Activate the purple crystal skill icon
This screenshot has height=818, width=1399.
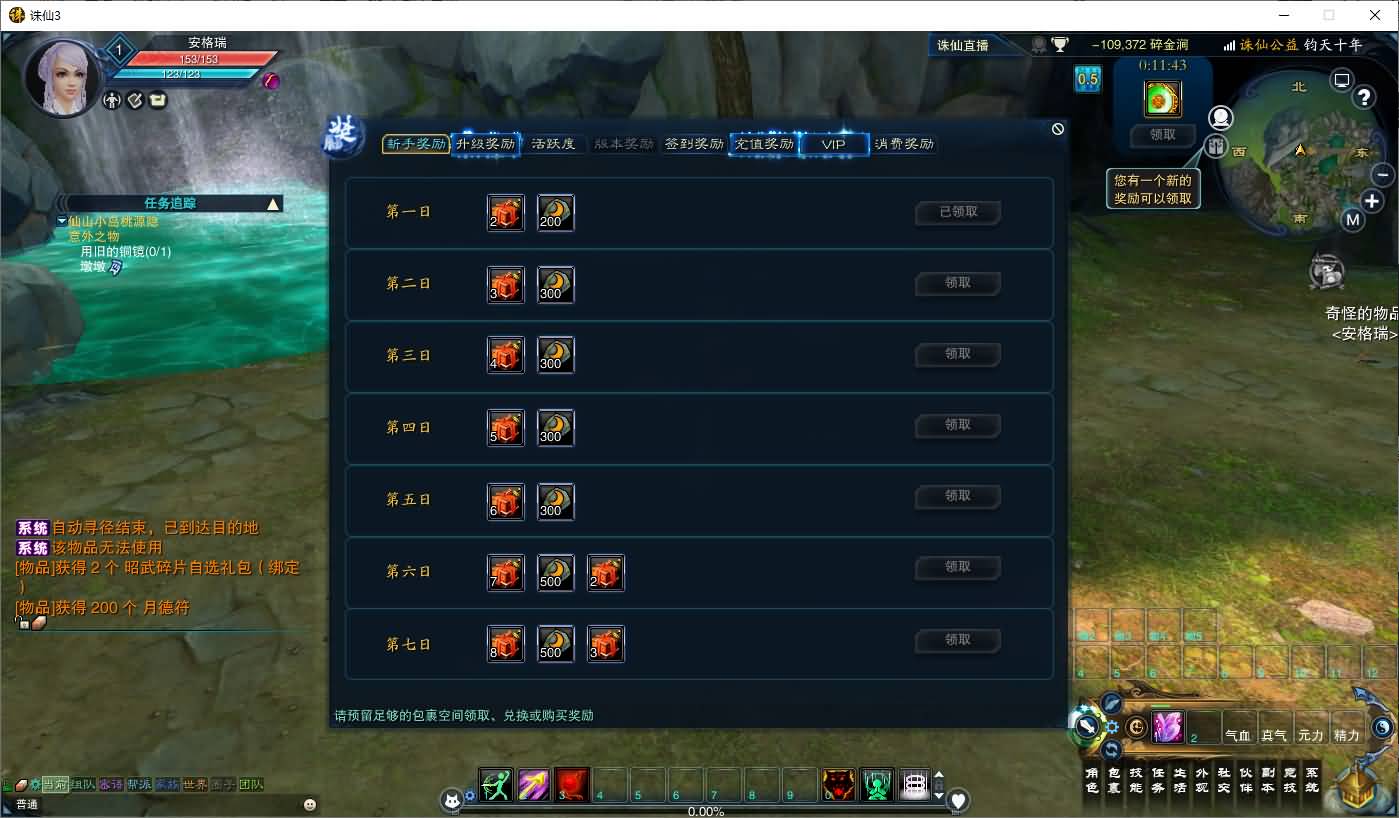[x=1167, y=727]
